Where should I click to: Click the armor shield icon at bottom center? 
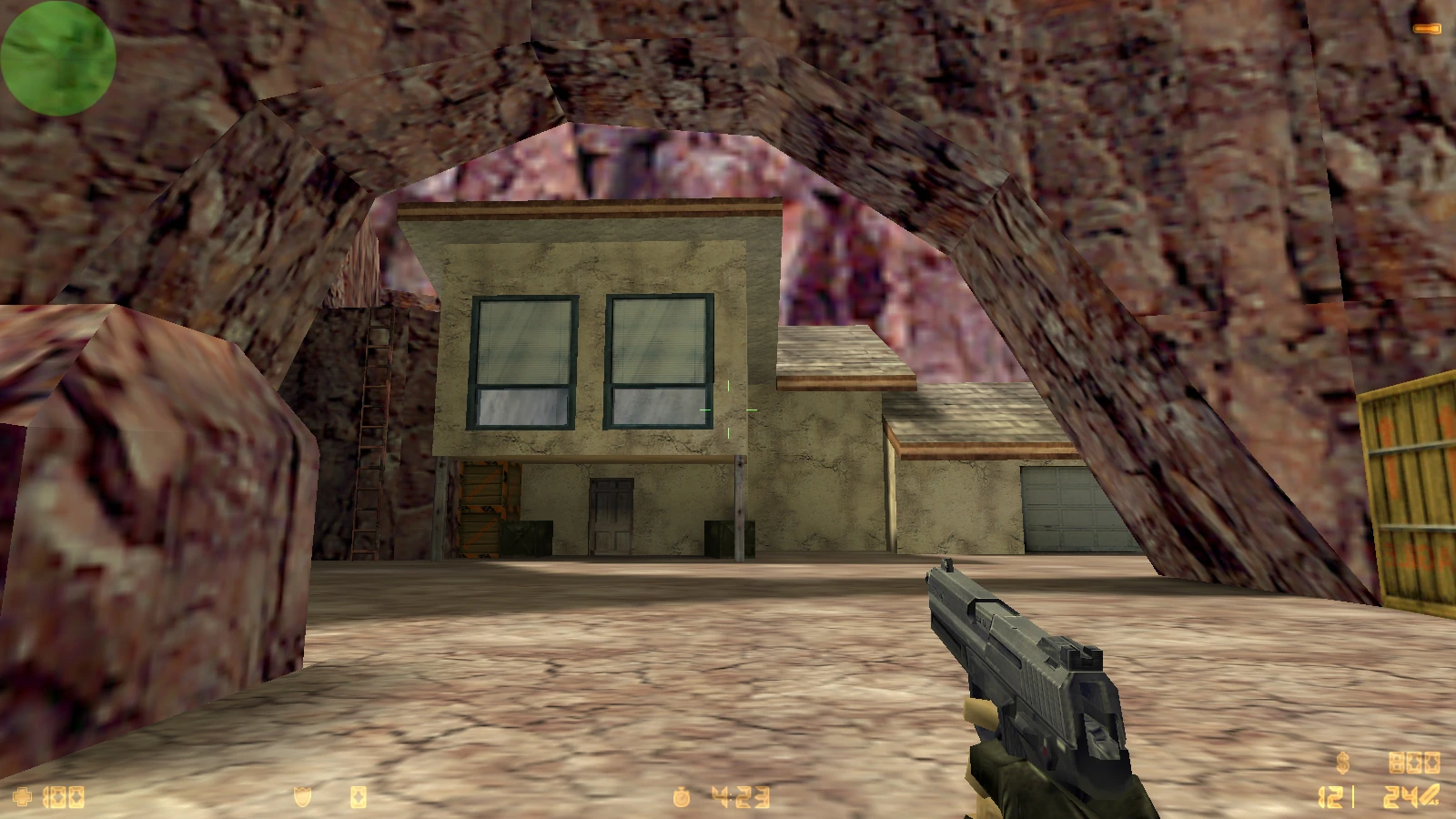[302, 796]
